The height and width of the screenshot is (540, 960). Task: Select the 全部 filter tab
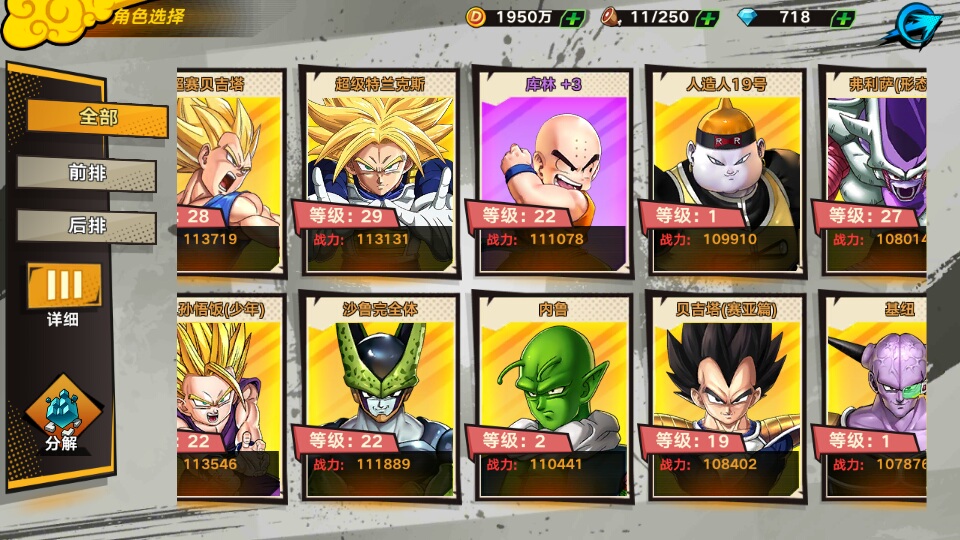click(97, 117)
